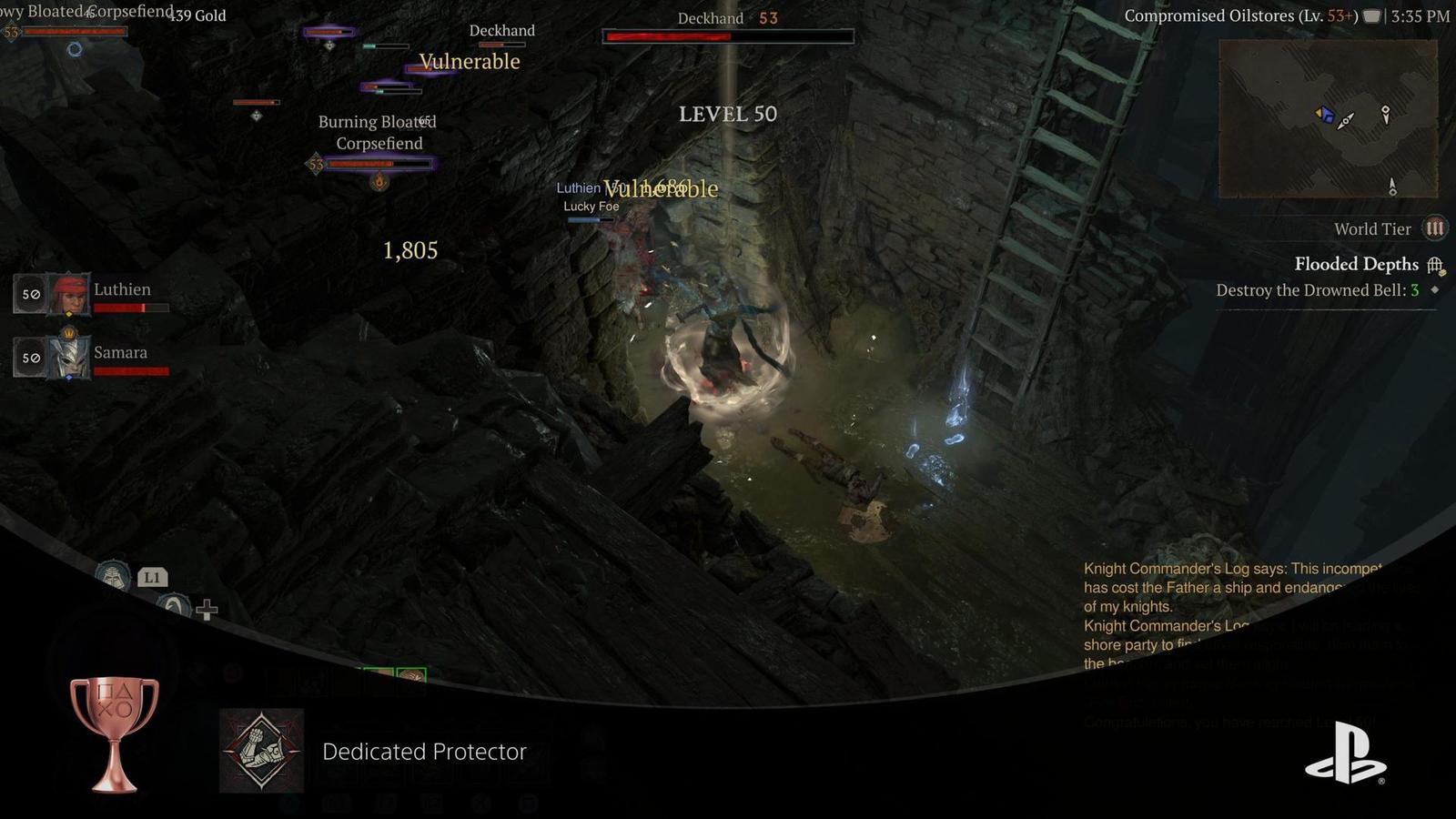Click the Dedicated Protector gauntlet emblem
1456x819 pixels.
261,753
